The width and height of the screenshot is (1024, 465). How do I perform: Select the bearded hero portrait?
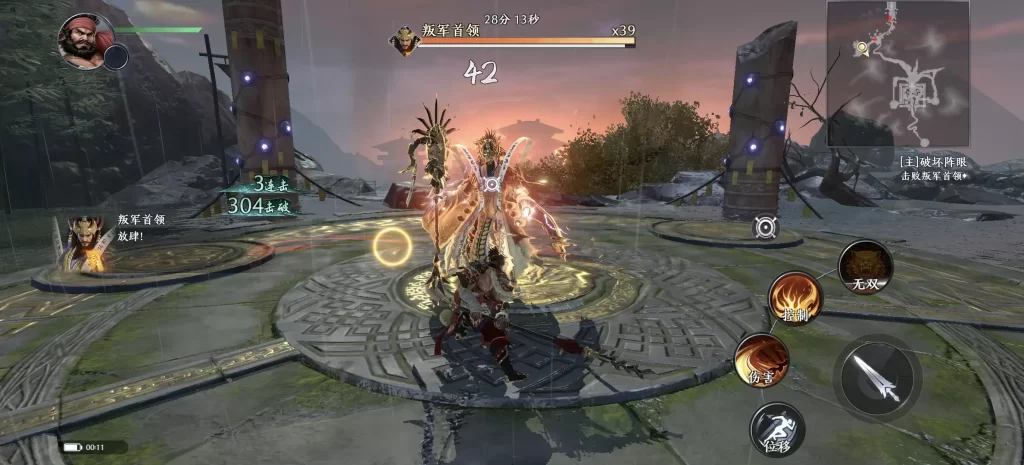coord(85,40)
